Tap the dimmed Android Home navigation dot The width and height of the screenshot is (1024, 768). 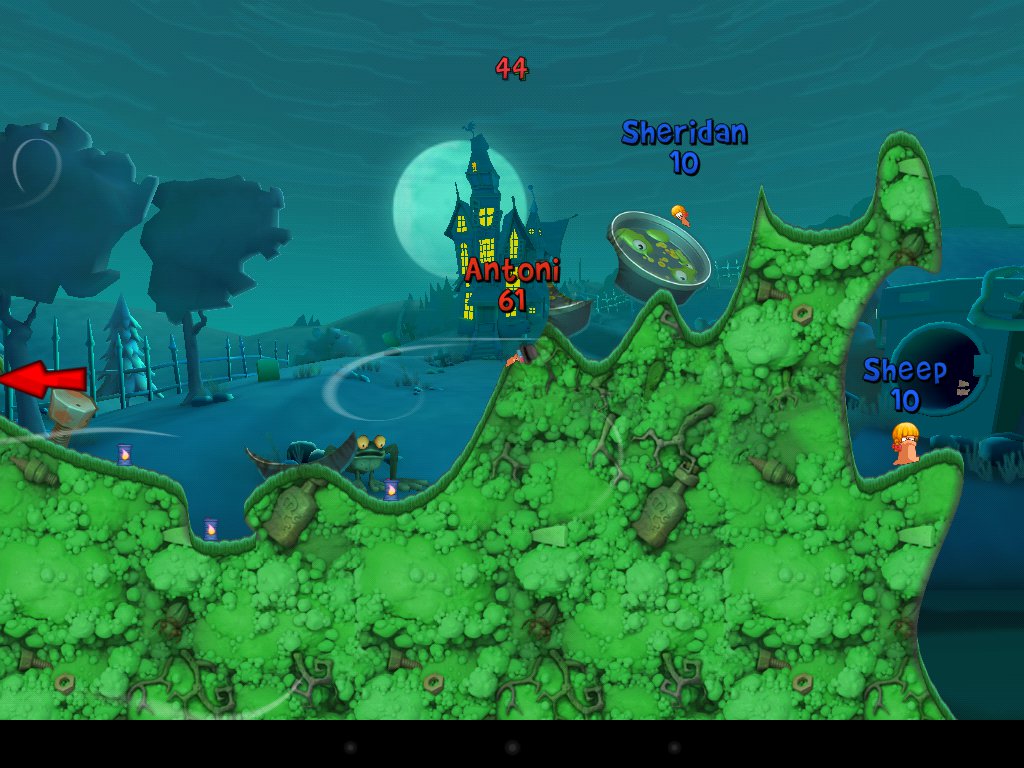(512, 747)
